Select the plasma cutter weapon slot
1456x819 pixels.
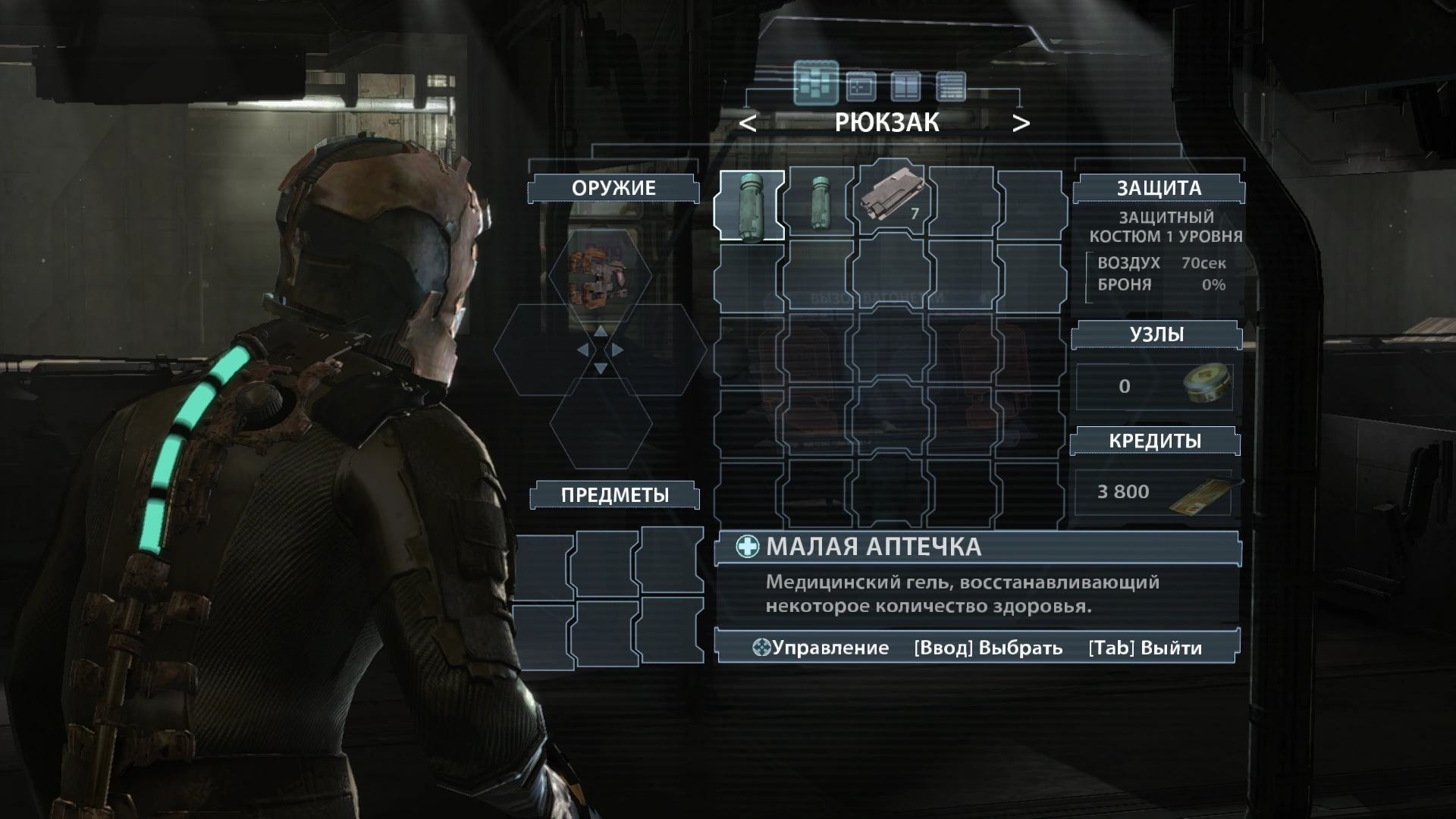[600, 278]
